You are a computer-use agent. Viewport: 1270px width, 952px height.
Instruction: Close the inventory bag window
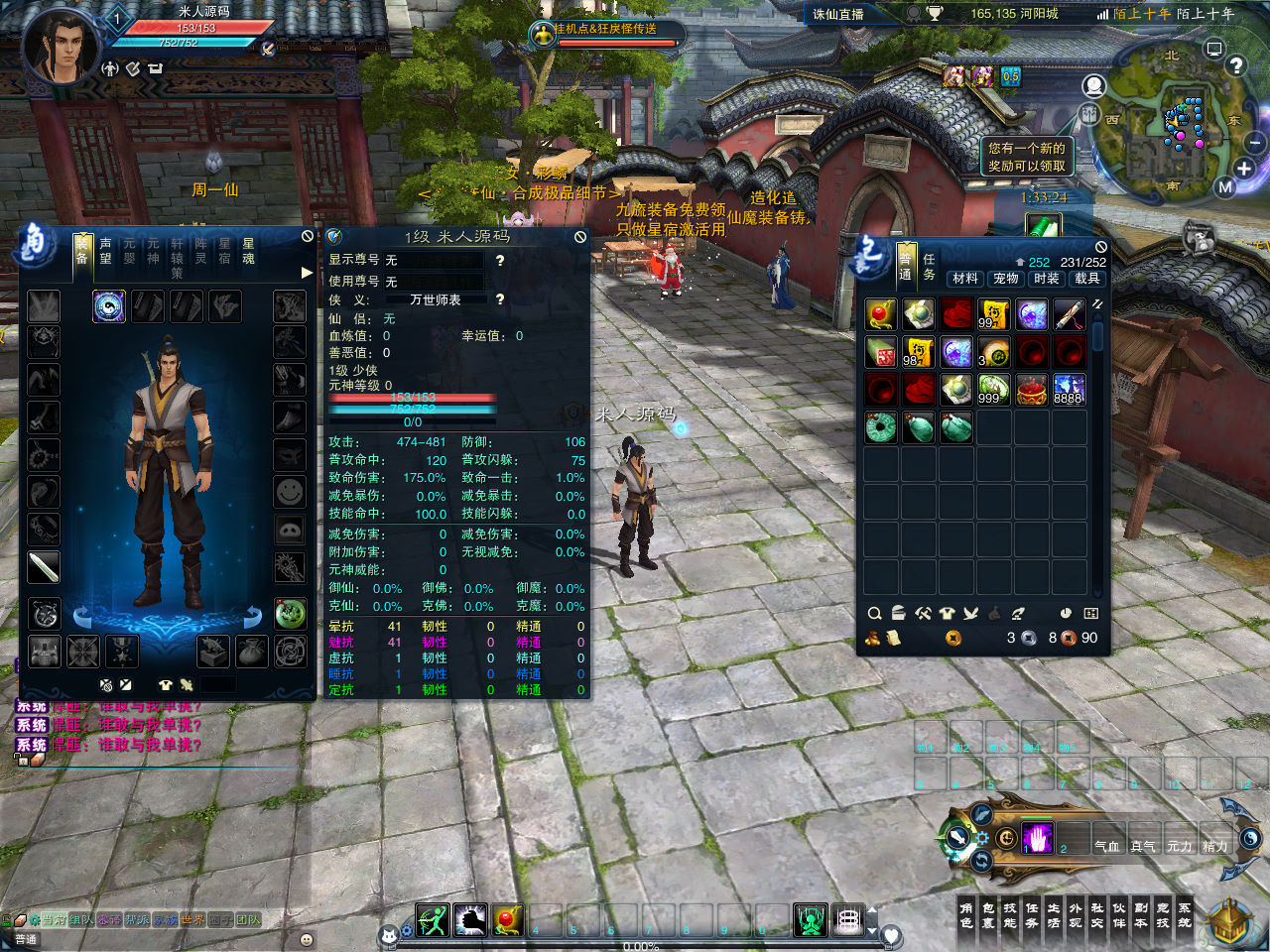tap(1100, 247)
